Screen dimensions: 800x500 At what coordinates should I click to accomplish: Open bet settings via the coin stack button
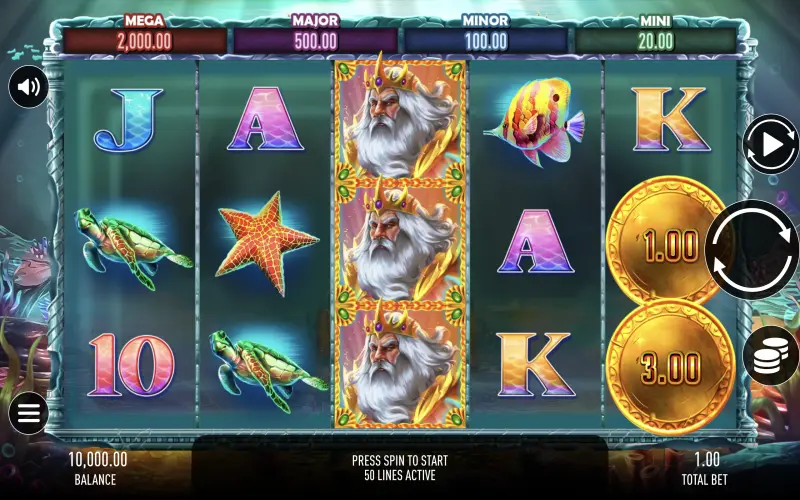coord(771,356)
